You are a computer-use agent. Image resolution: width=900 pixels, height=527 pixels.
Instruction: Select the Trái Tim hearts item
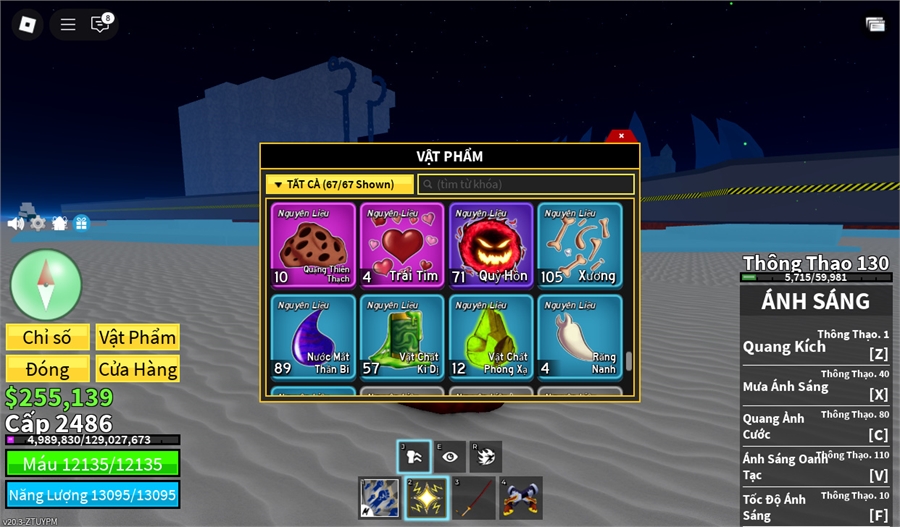[402, 245]
